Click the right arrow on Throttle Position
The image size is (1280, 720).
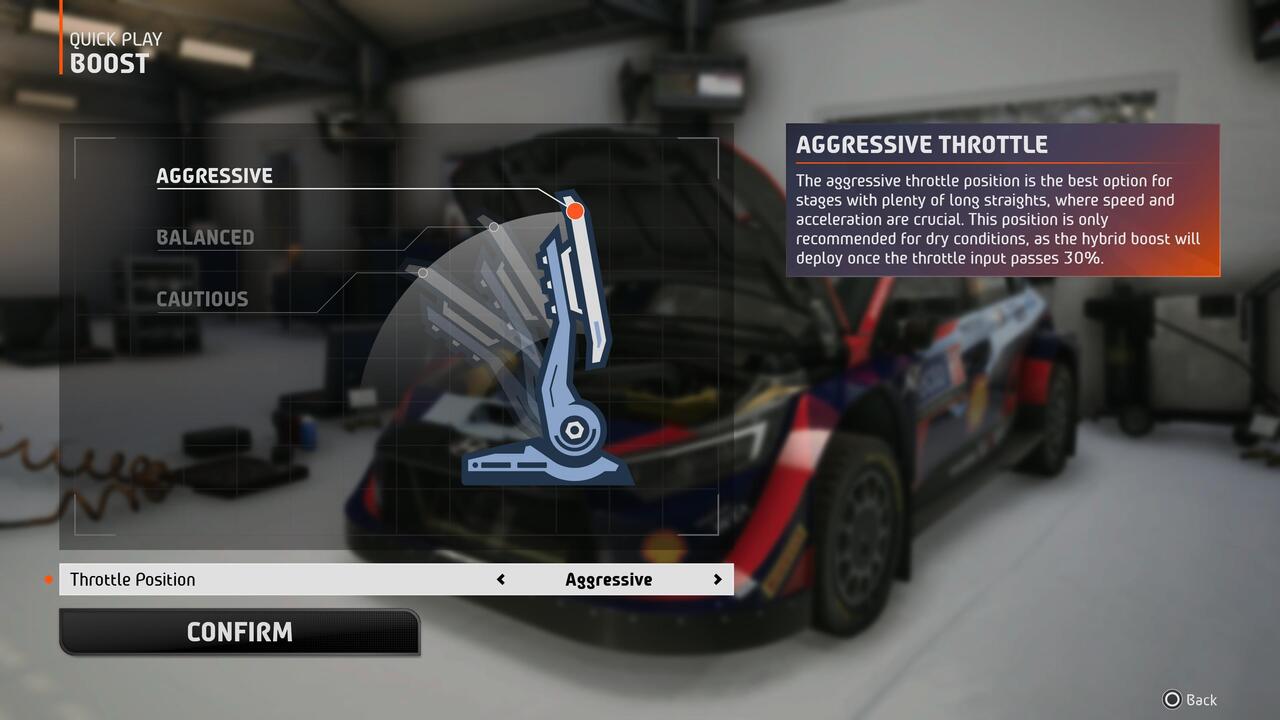pos(717,579)
